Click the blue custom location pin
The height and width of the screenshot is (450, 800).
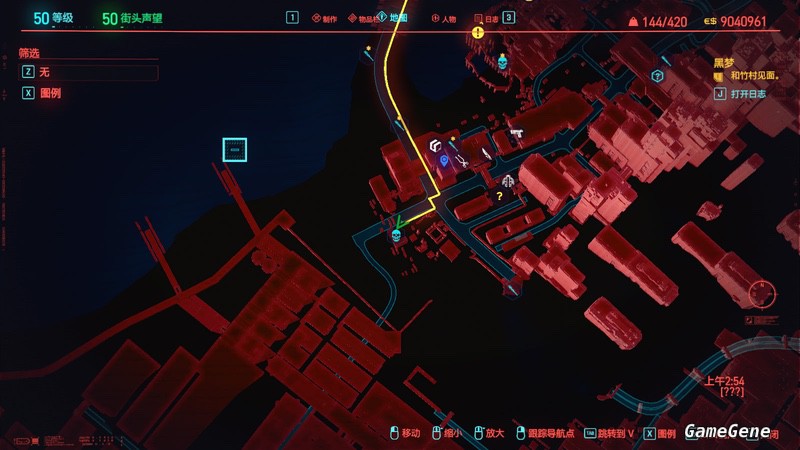pyautogui.click(x=444, y=160)
